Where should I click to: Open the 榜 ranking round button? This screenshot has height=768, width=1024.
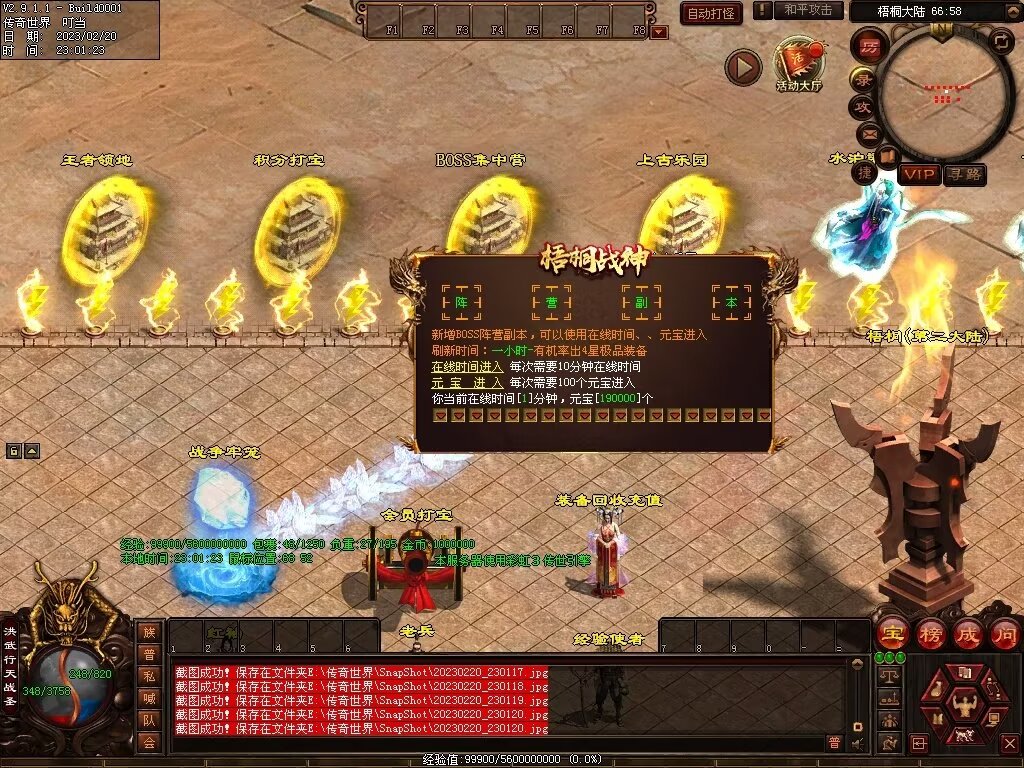pyautogui.click(x=929, y=633)
